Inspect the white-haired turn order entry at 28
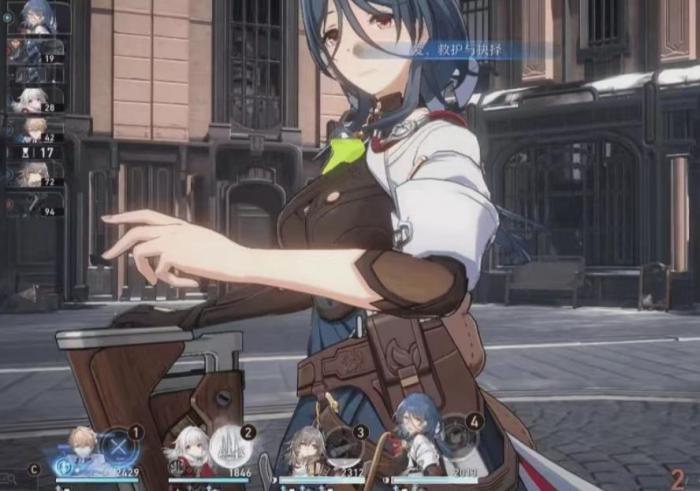700x491 pixels. click(35, 98)
